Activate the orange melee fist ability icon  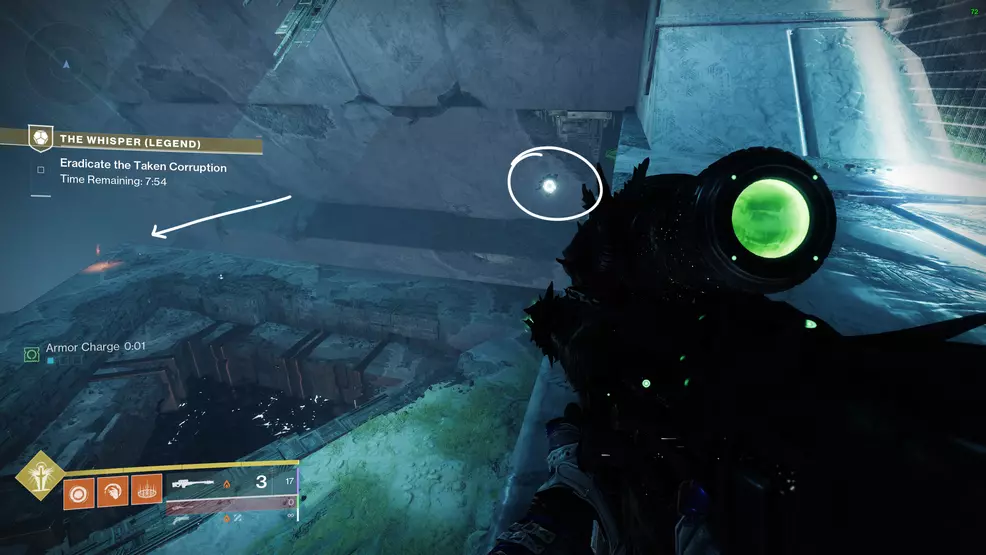(x=113, y=490)
